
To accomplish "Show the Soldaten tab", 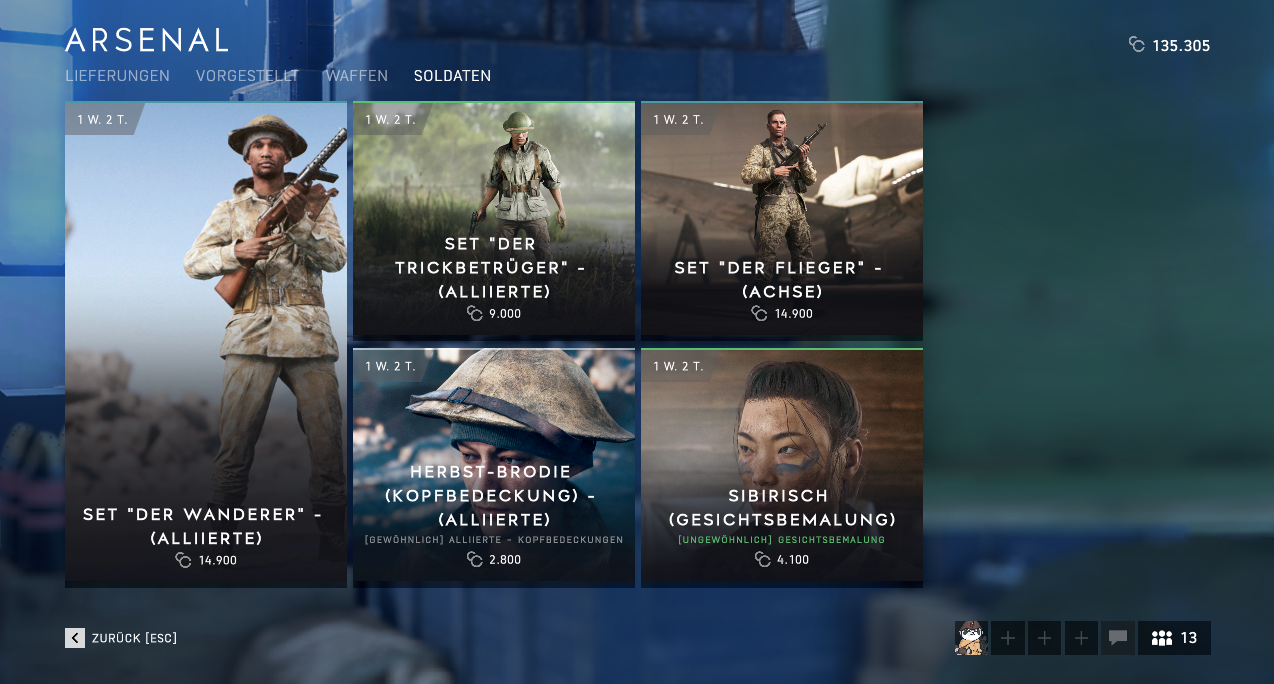I will 452,76.
